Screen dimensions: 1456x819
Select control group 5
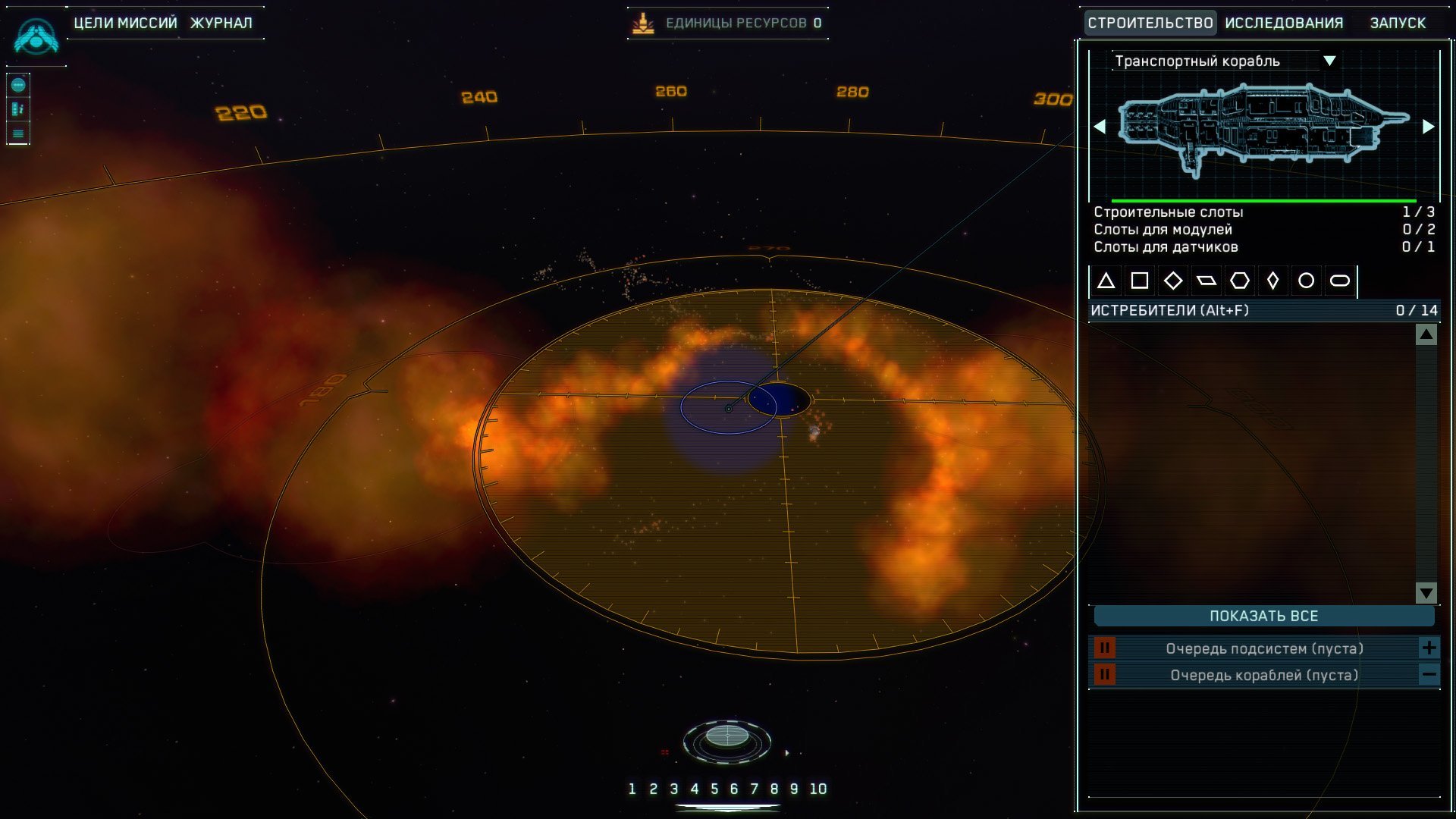(x=714, y=789)
